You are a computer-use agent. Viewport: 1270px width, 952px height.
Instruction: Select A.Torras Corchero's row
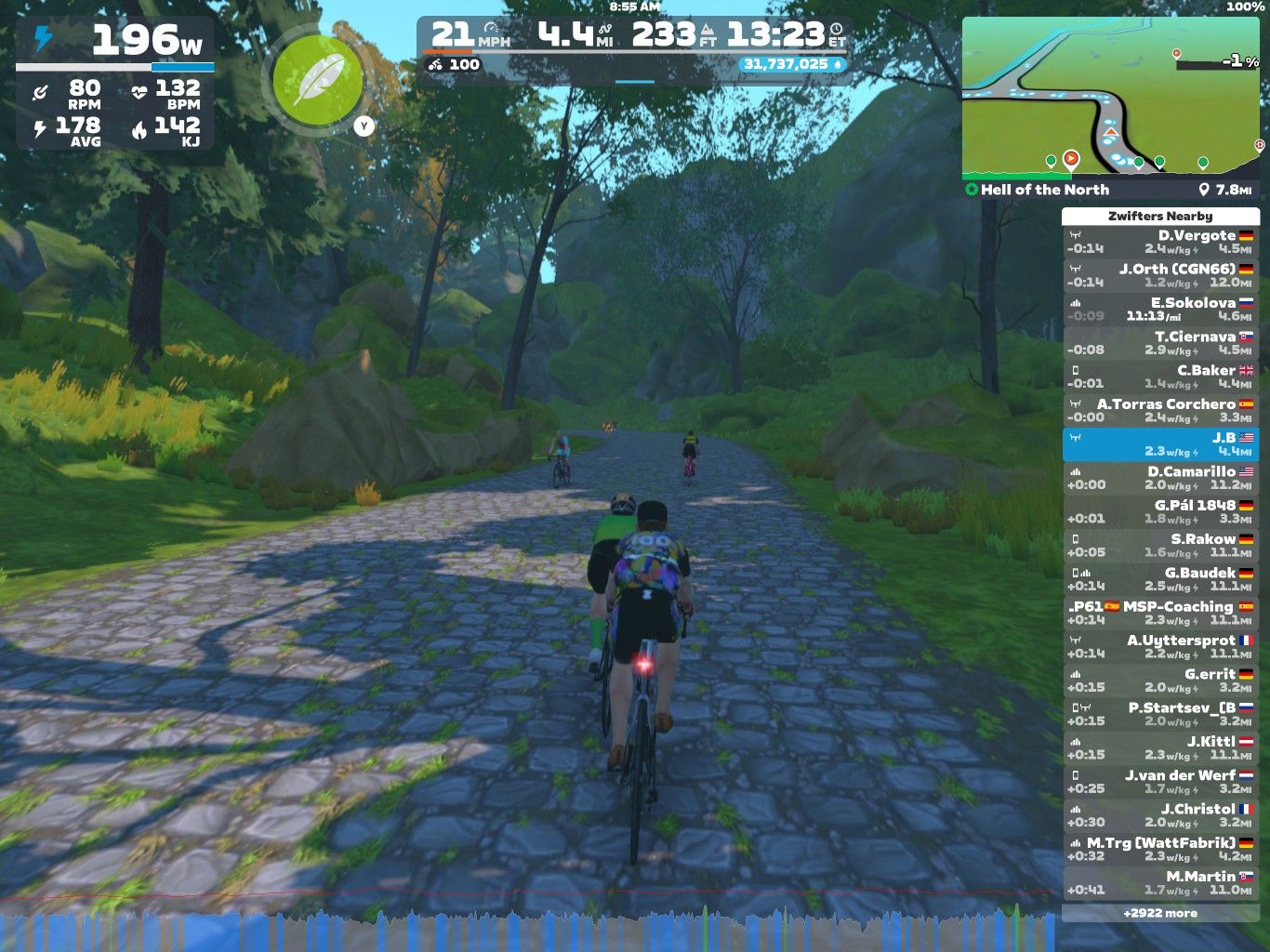point(1160,410)
